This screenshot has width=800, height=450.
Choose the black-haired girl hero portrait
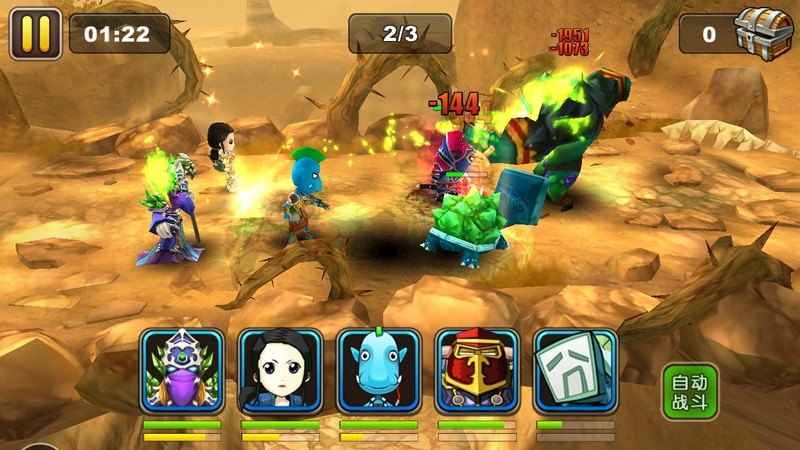tap(280, 371)
